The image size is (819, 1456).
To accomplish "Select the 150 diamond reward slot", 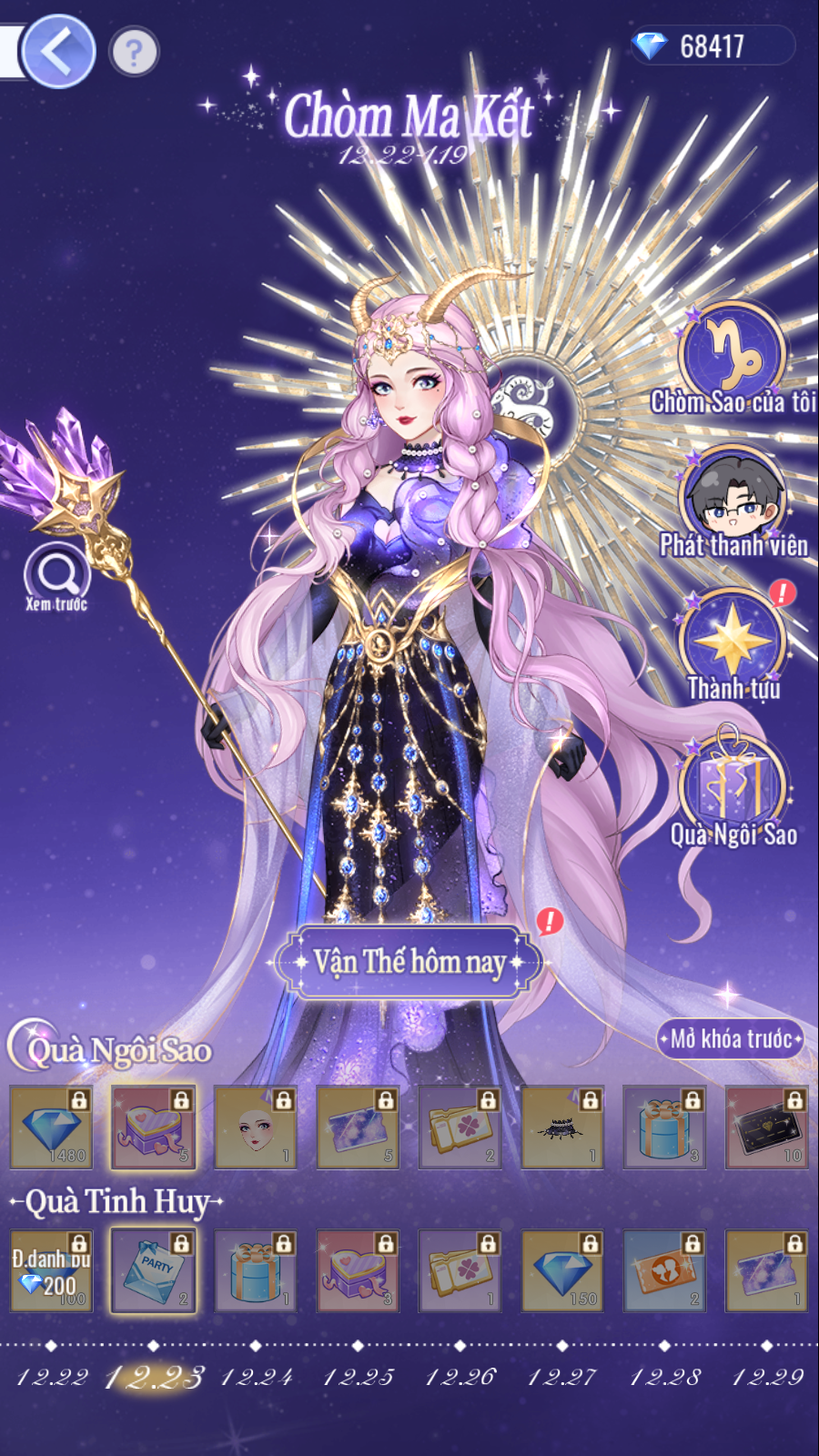I will pyautogui.click(x=562, y=1270).
